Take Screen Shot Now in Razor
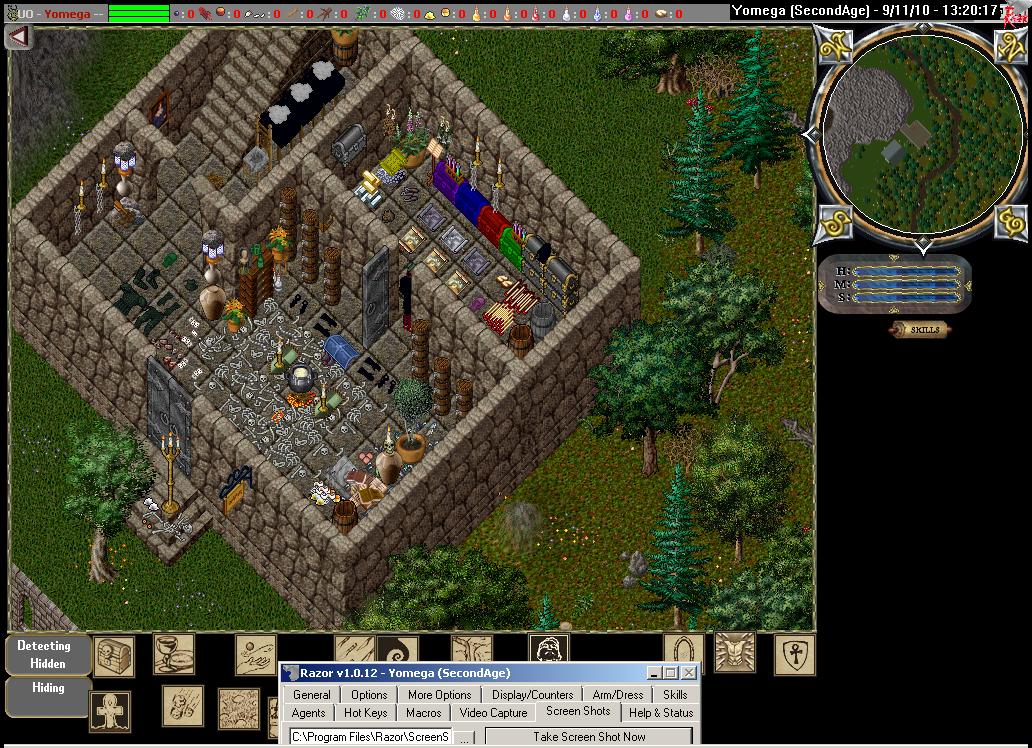This screenshot has height=748, width=1032. pyautogui.click(x=589, y=737)
